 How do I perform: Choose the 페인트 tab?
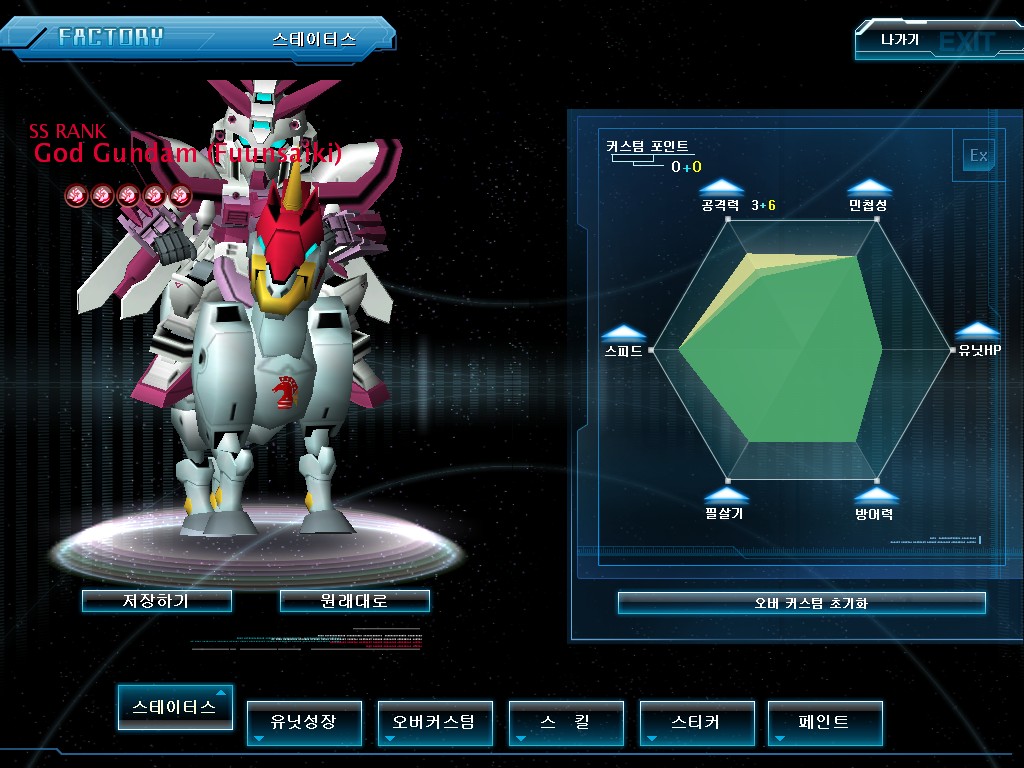[x=825, y=722]
